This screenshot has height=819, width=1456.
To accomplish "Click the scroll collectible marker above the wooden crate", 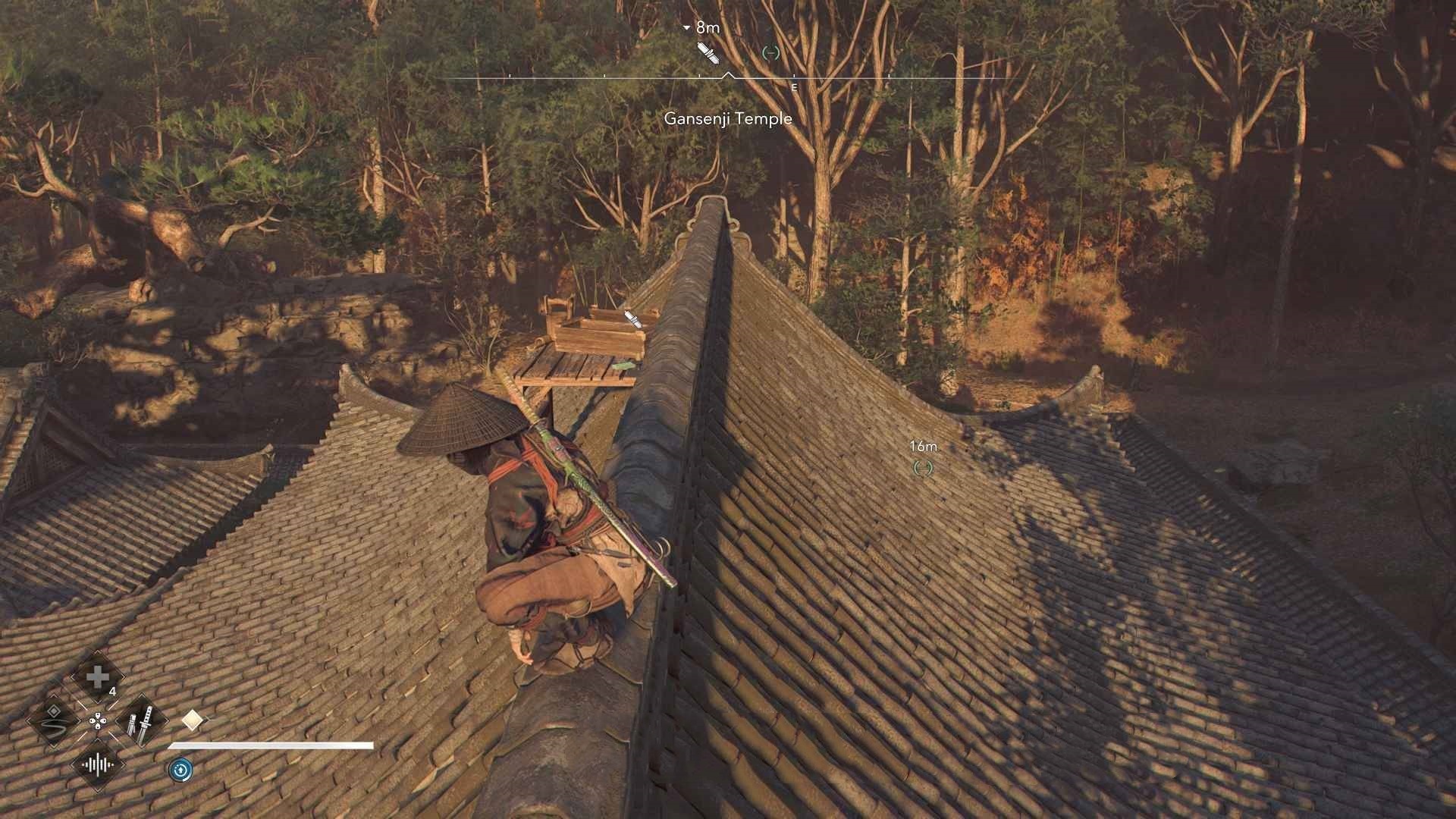I will click(632, 318).
